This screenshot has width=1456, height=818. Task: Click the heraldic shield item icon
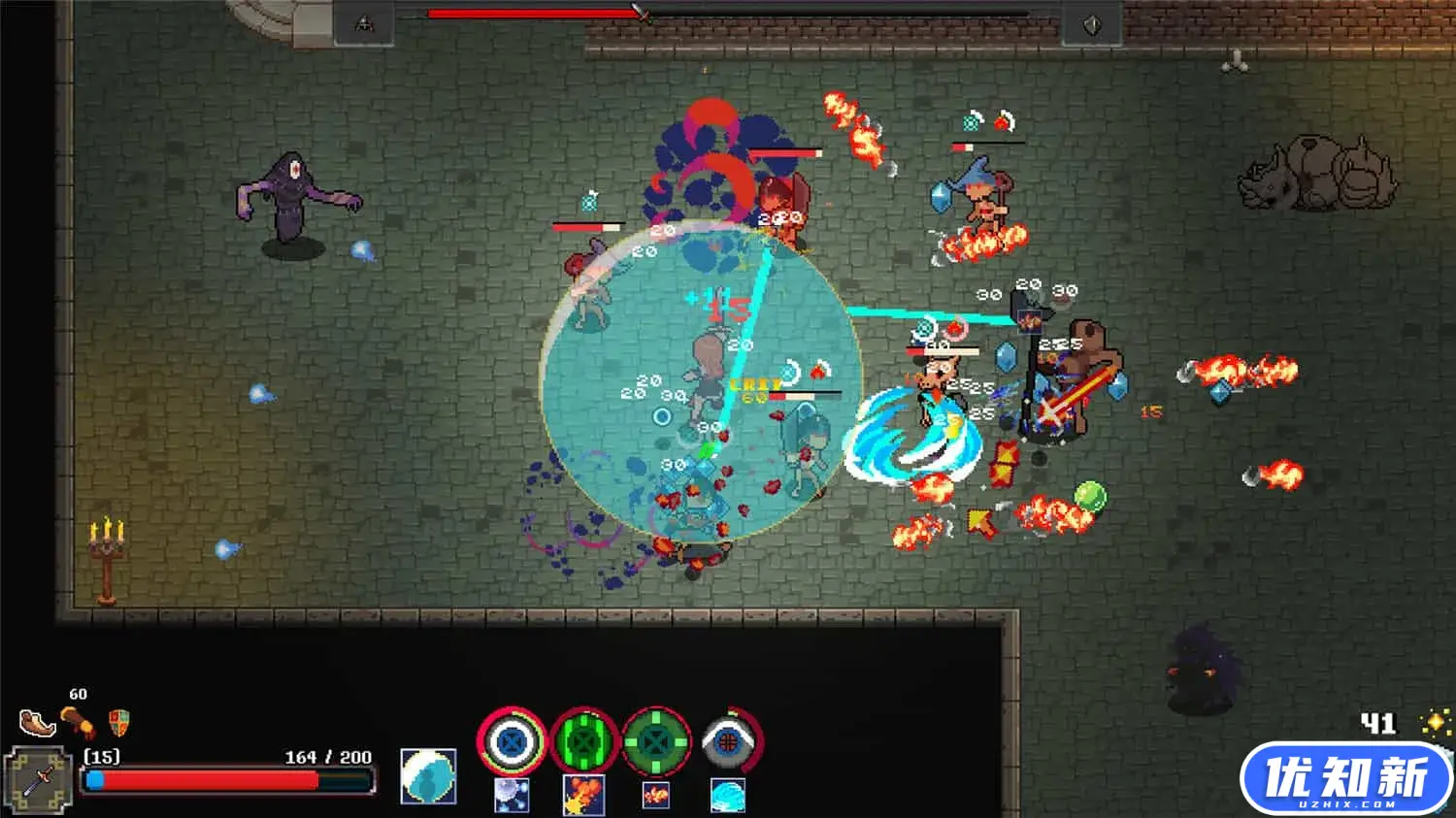(118, 722)
